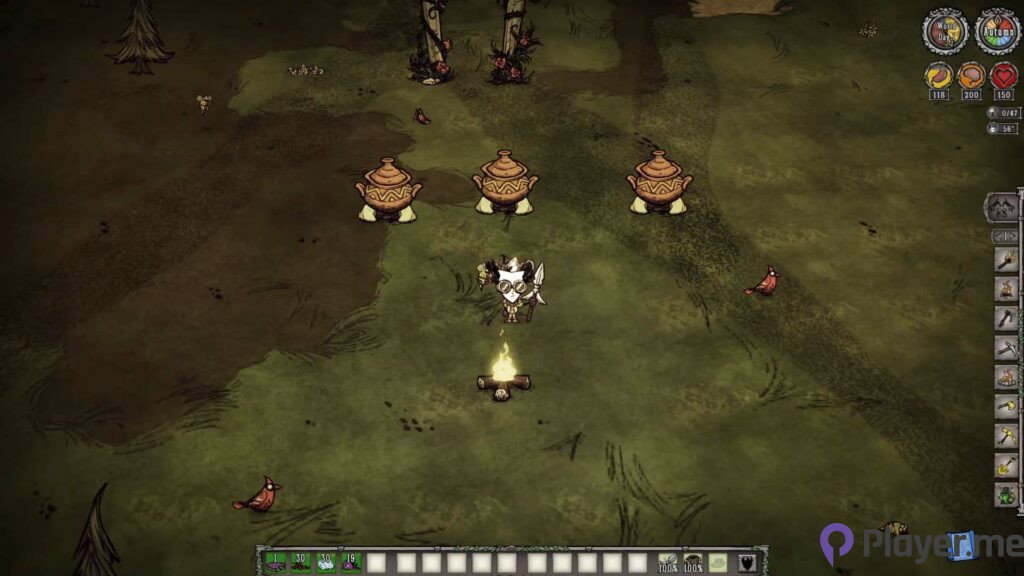Select the golden pickaxe recipe
The height and width of the screenshot is (576, 1024).
pos(1006,436)
